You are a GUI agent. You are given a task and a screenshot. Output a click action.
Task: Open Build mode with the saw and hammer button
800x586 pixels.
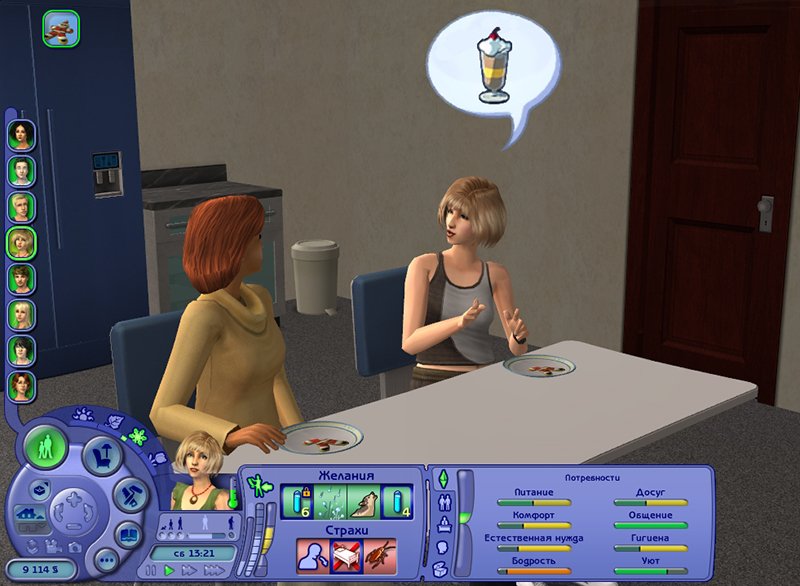pos(131,494)
